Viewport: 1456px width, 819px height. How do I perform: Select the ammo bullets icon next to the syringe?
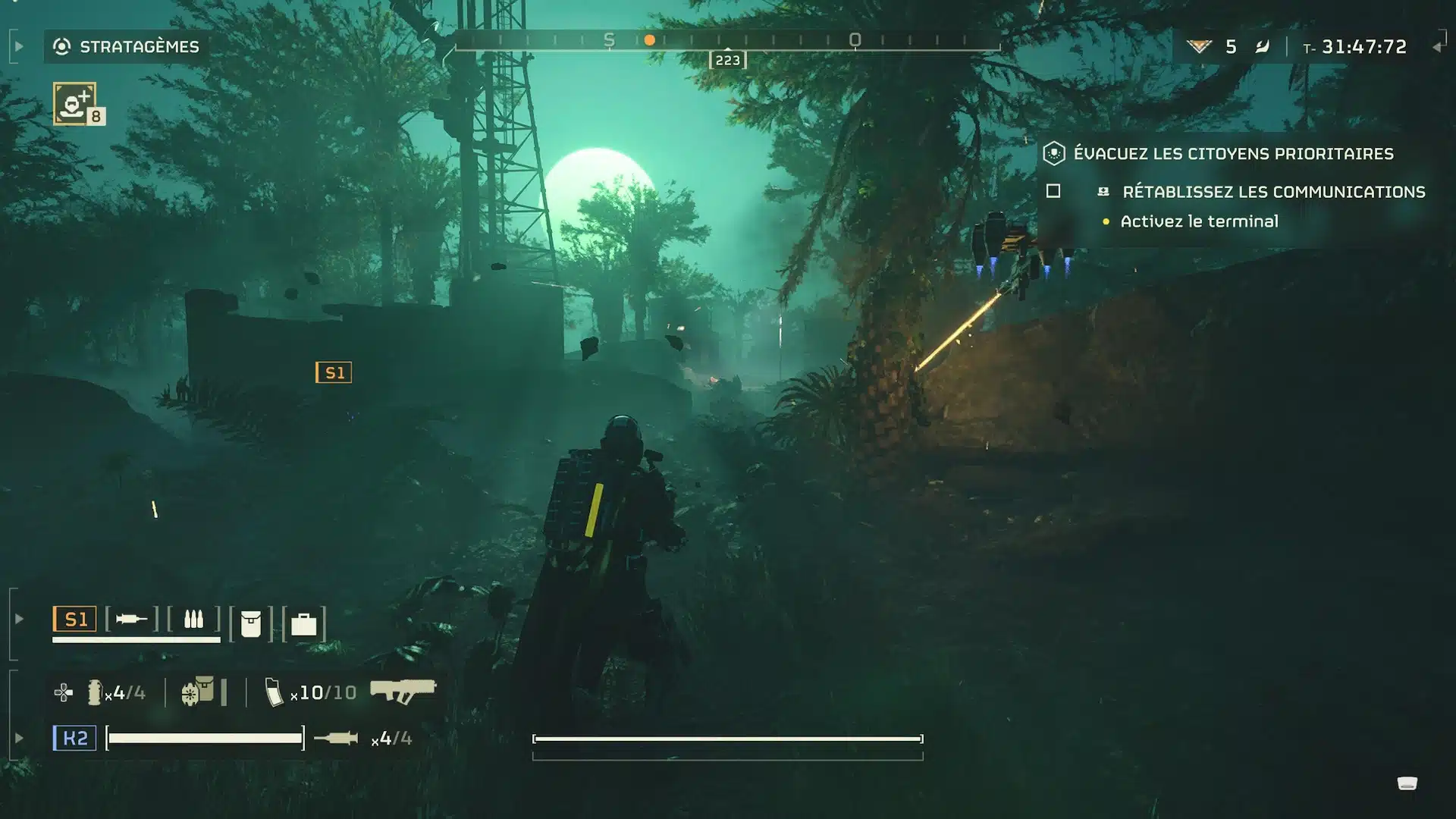195,619
